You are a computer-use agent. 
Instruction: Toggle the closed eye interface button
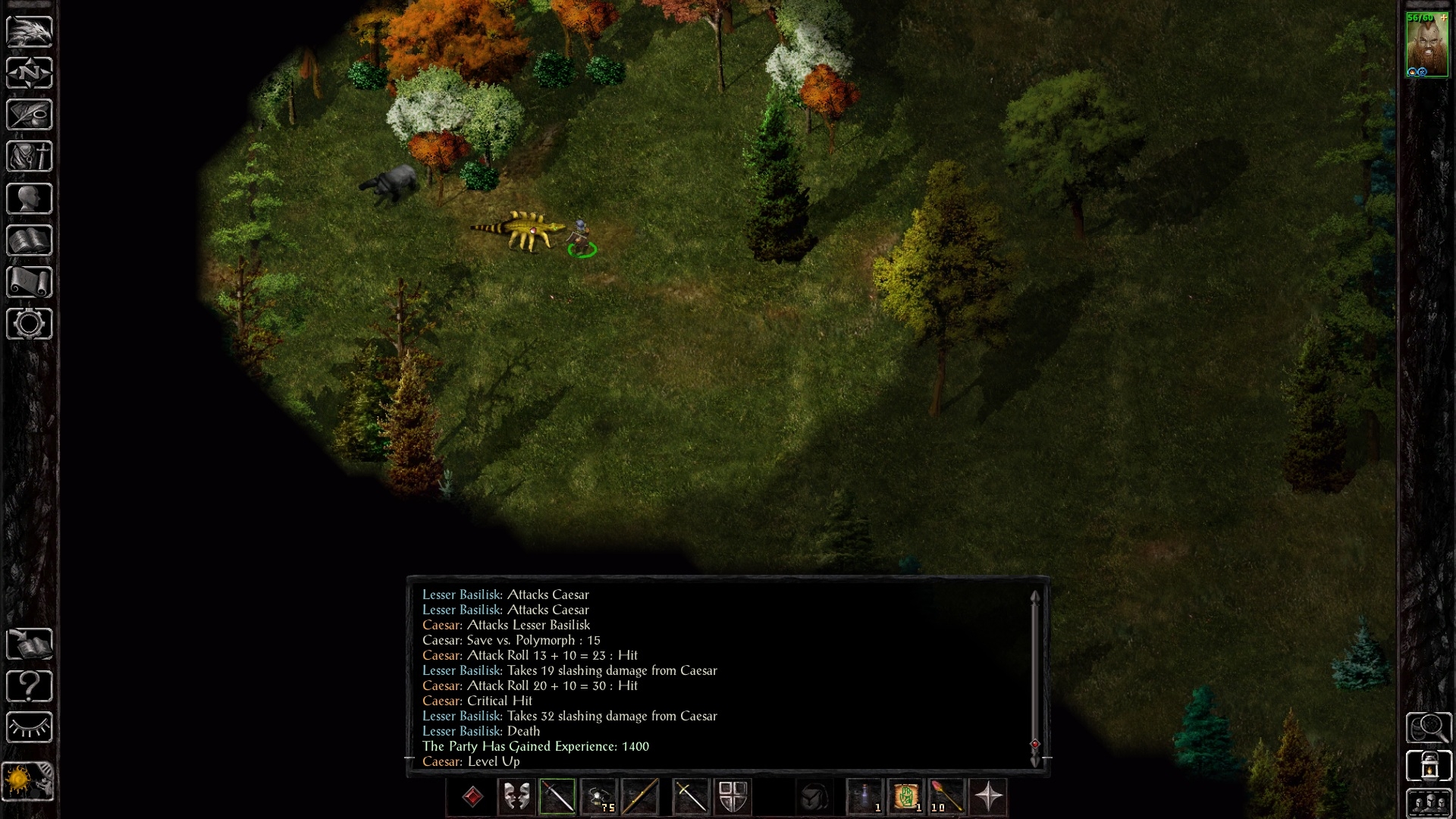tap(30, 728)
